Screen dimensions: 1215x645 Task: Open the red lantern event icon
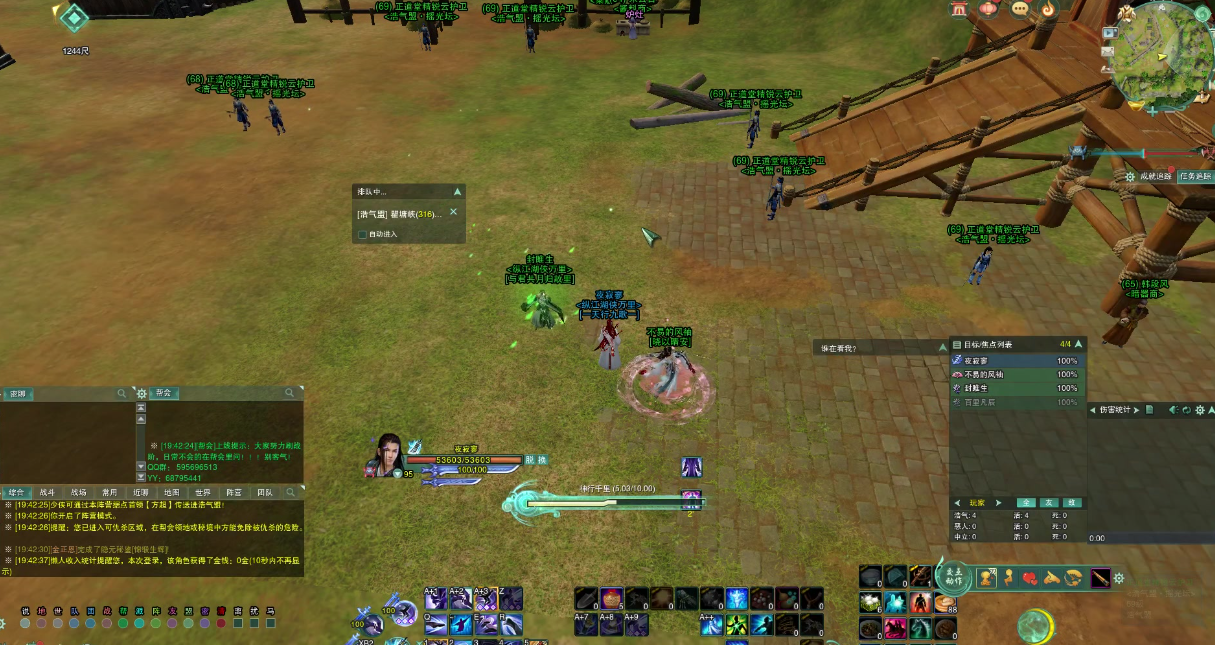(988, 9)
